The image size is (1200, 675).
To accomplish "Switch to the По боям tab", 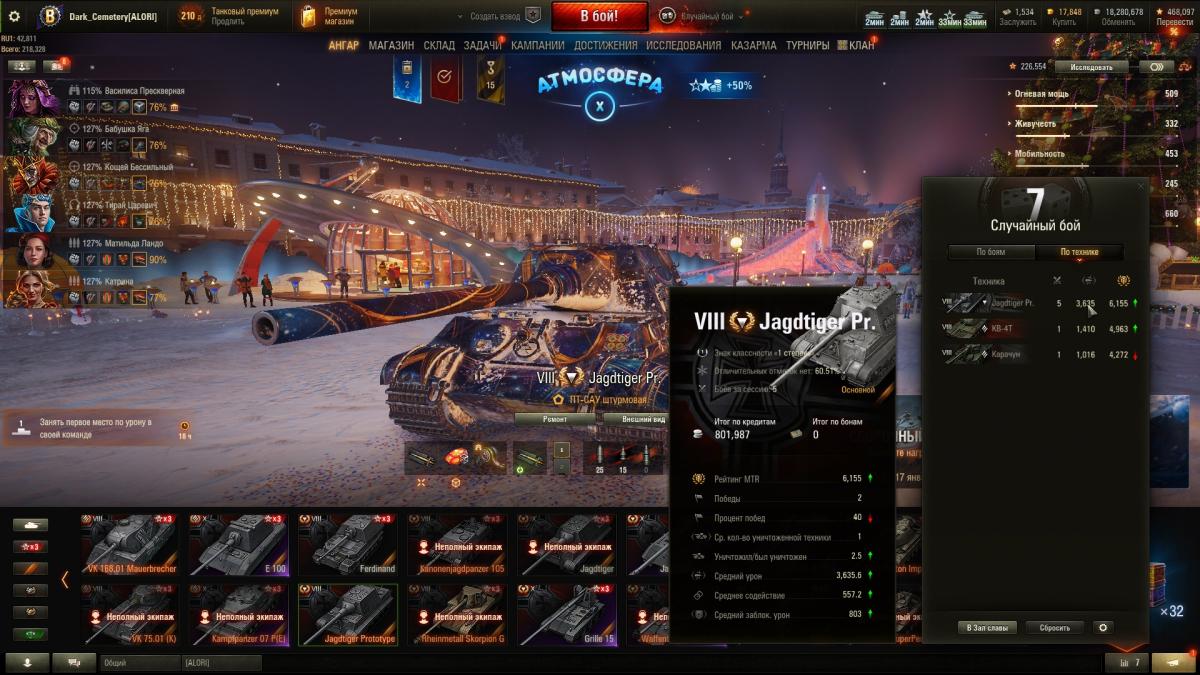I will pyautogui.click(x=991, y=252).
